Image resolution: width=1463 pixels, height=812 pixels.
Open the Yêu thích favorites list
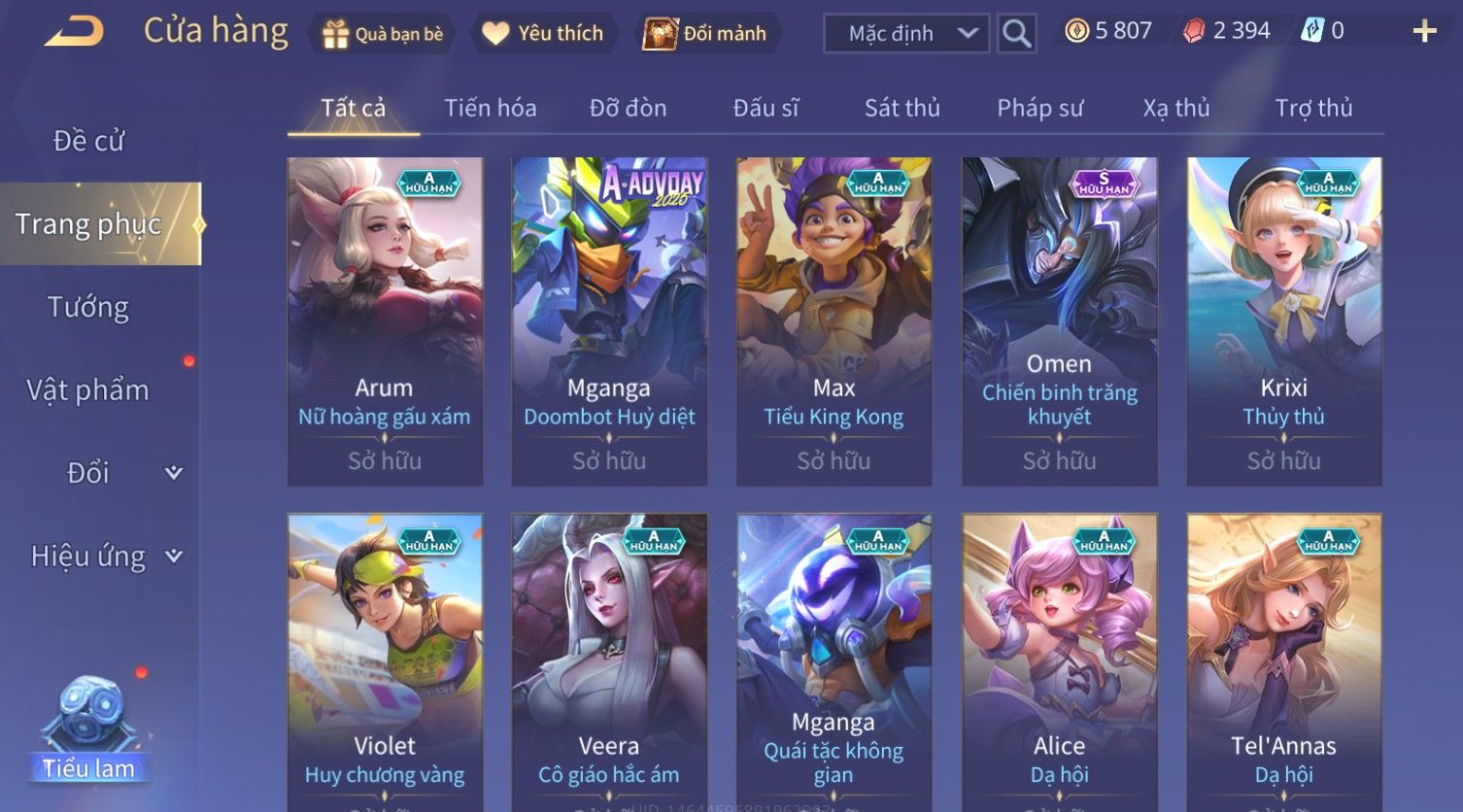543,34
